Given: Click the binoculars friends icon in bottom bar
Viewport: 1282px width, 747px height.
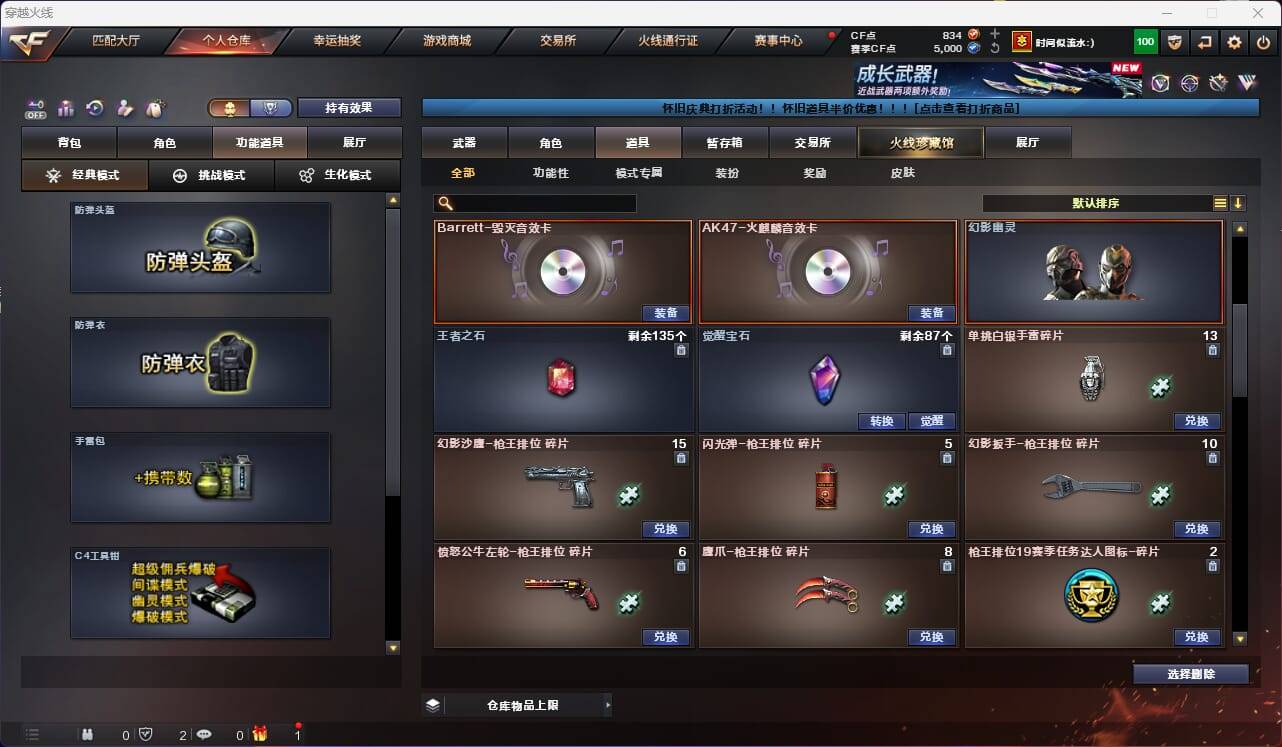Looking at the screenshot, I should (87, 734).
